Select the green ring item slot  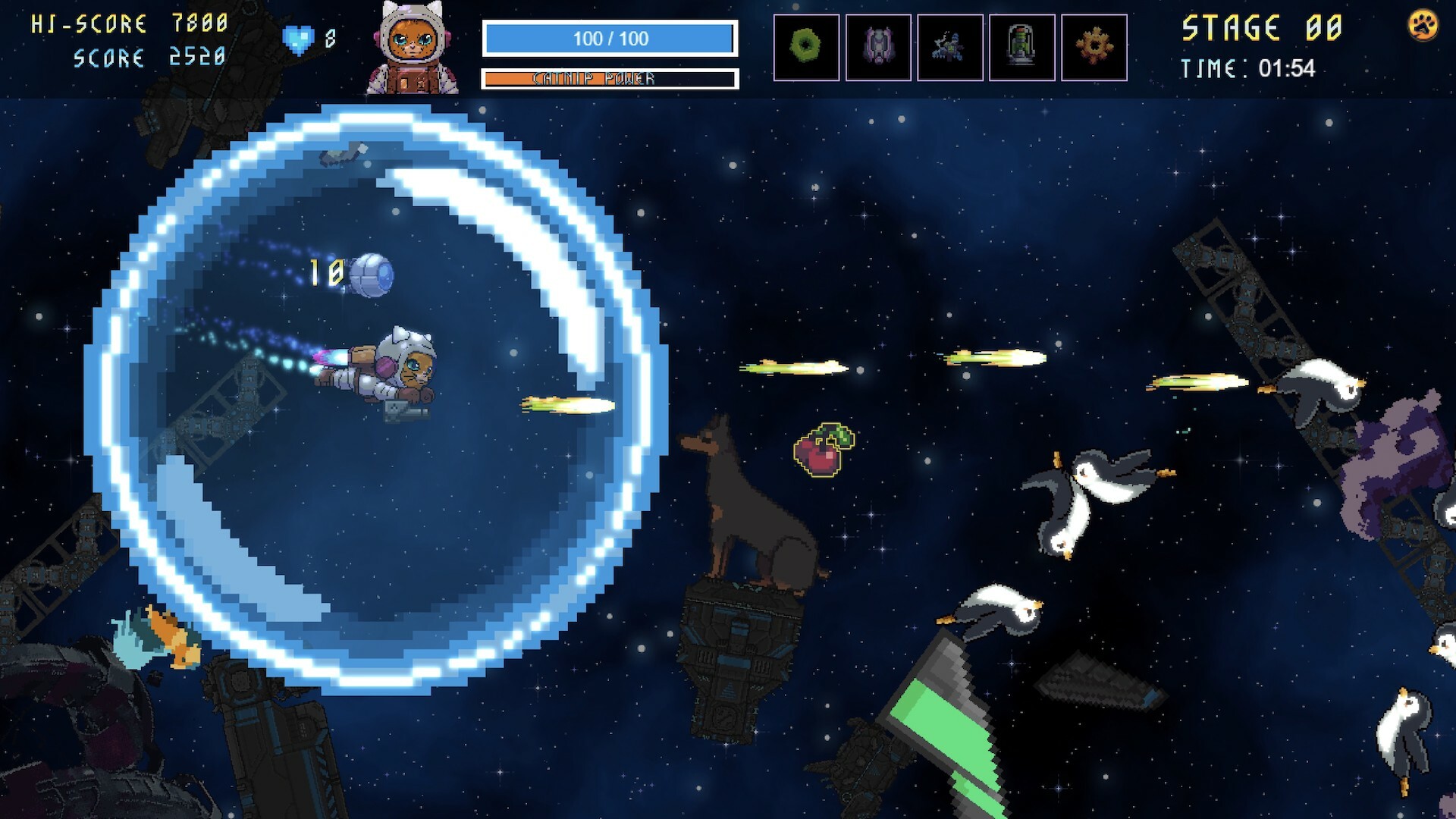point(806,47)
